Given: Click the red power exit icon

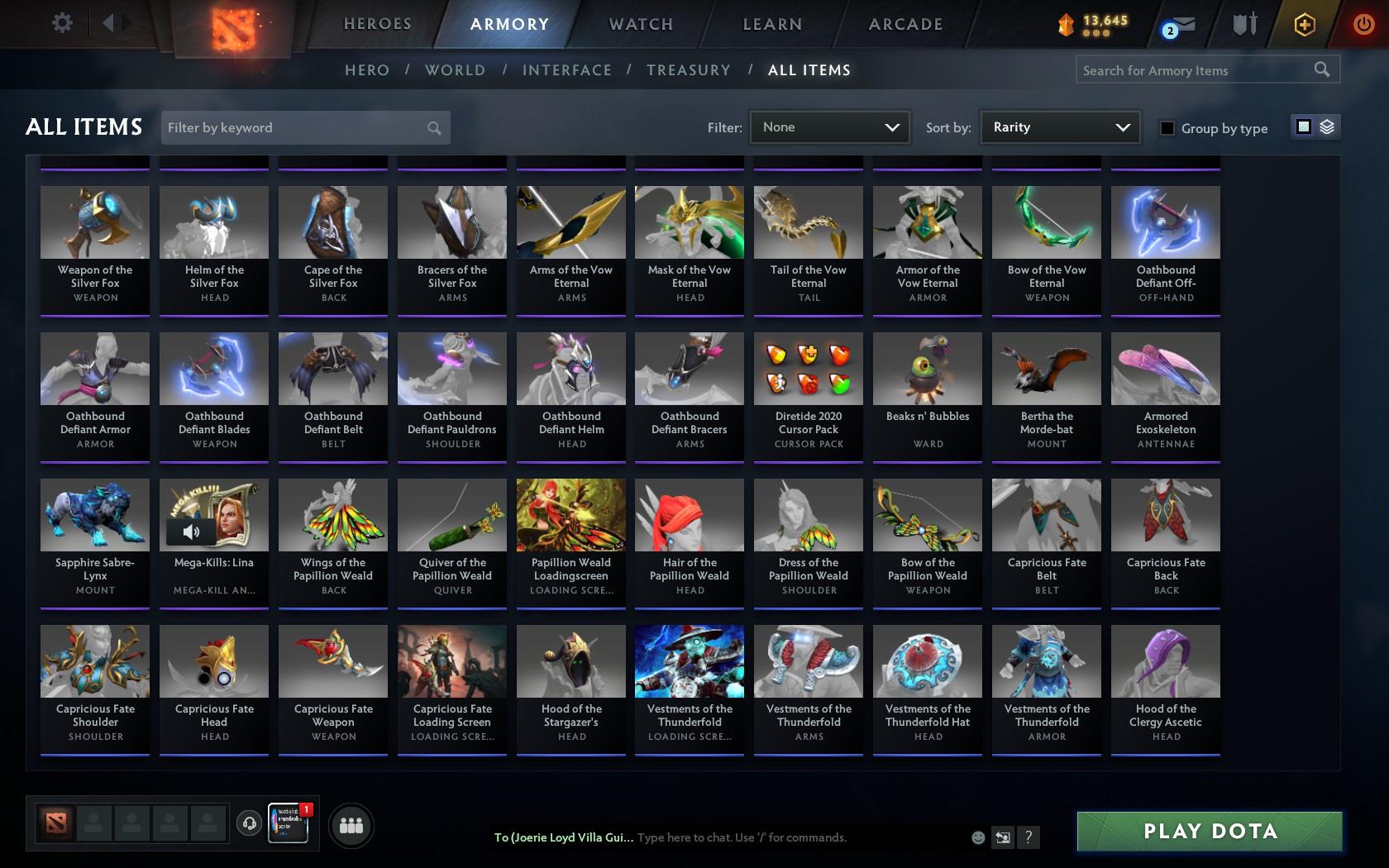Looking at the screenshot, I should (1362, 23).
